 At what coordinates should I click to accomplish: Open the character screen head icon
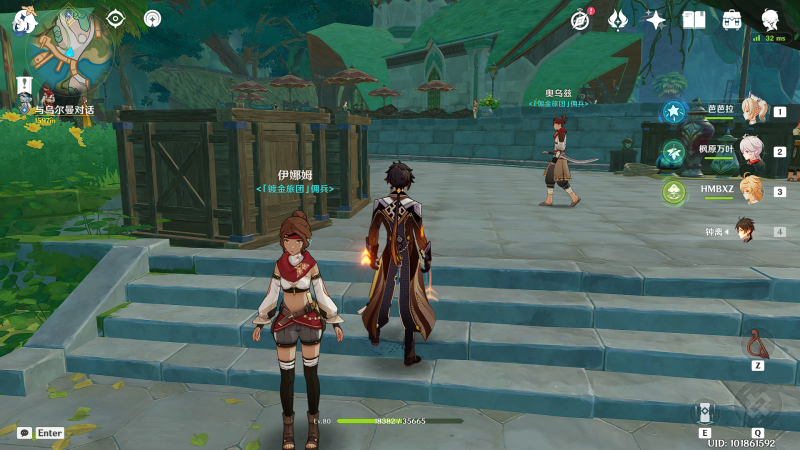coord(770,19)
